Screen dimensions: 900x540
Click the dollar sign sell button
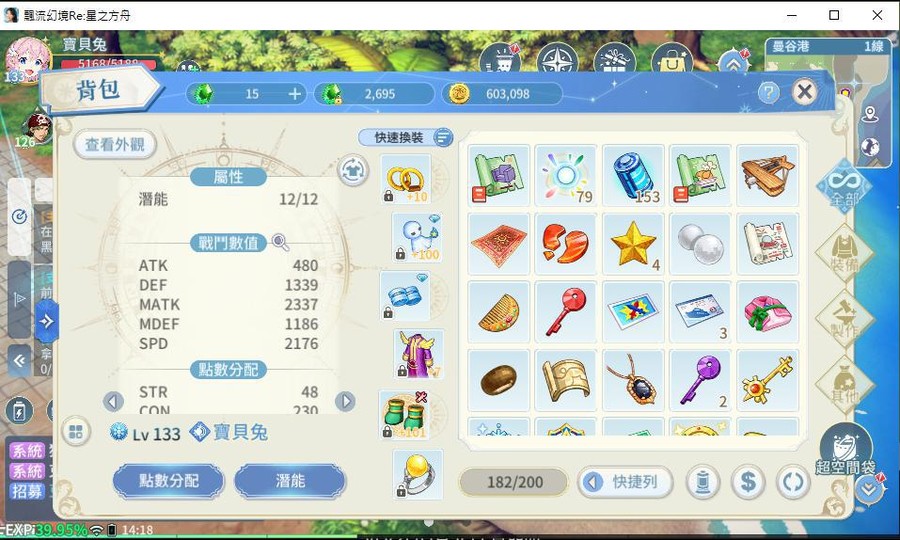747,482
